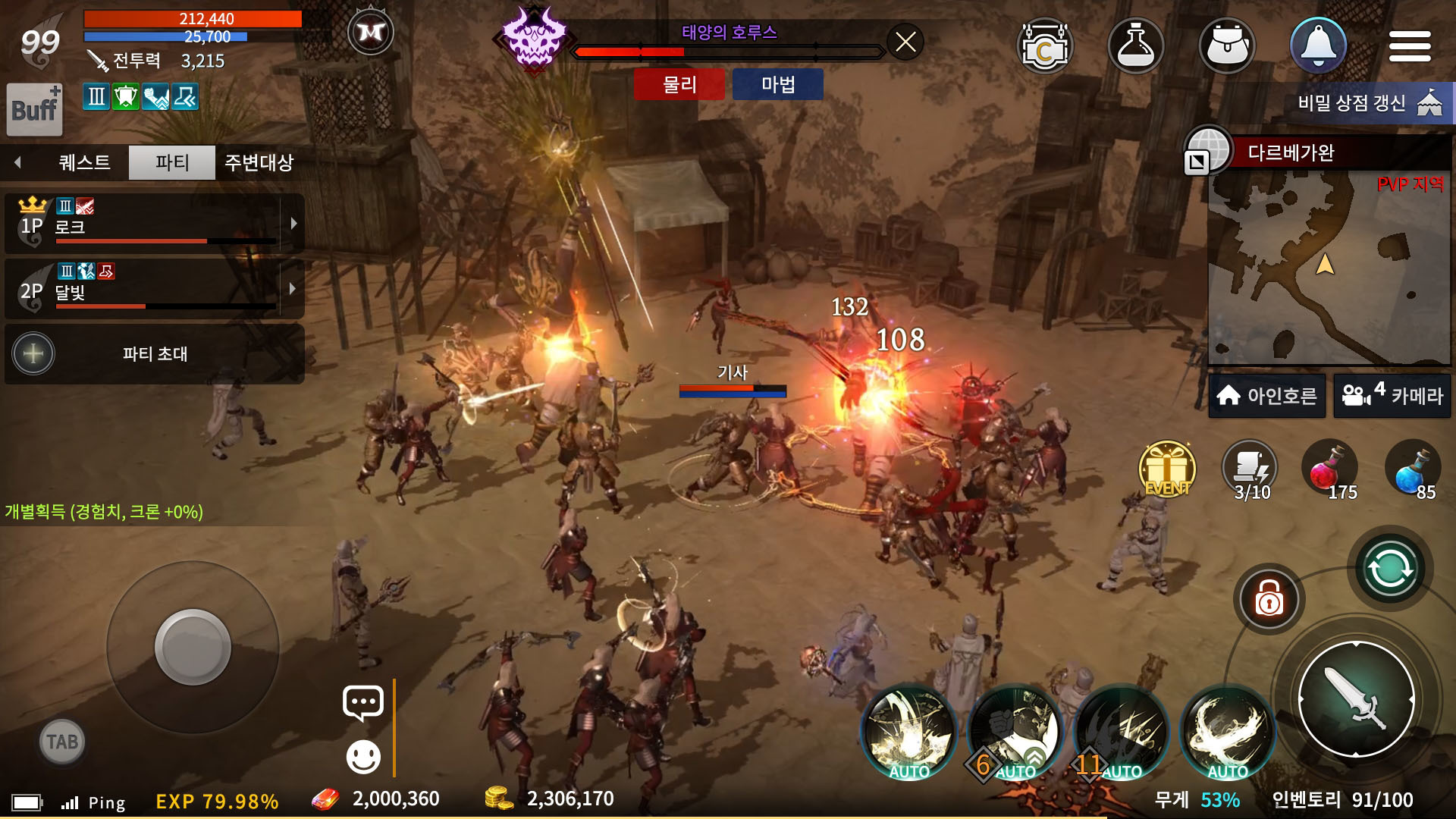Click the 파티 초대 invite button
Screen dimensions: 1456x819
155,354
